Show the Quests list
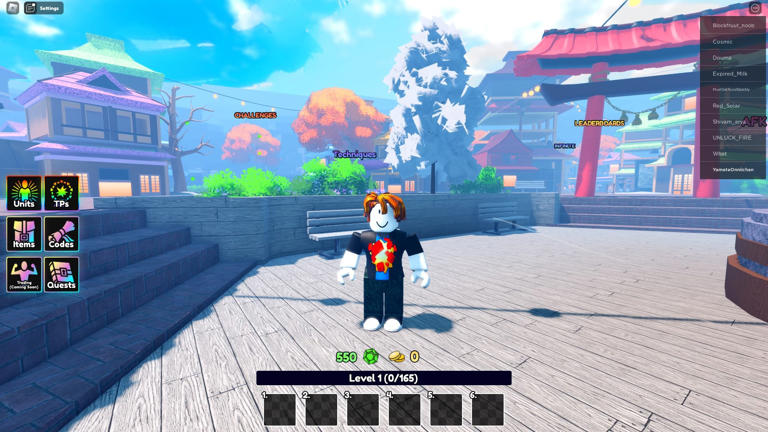 [x=61, y=274]
